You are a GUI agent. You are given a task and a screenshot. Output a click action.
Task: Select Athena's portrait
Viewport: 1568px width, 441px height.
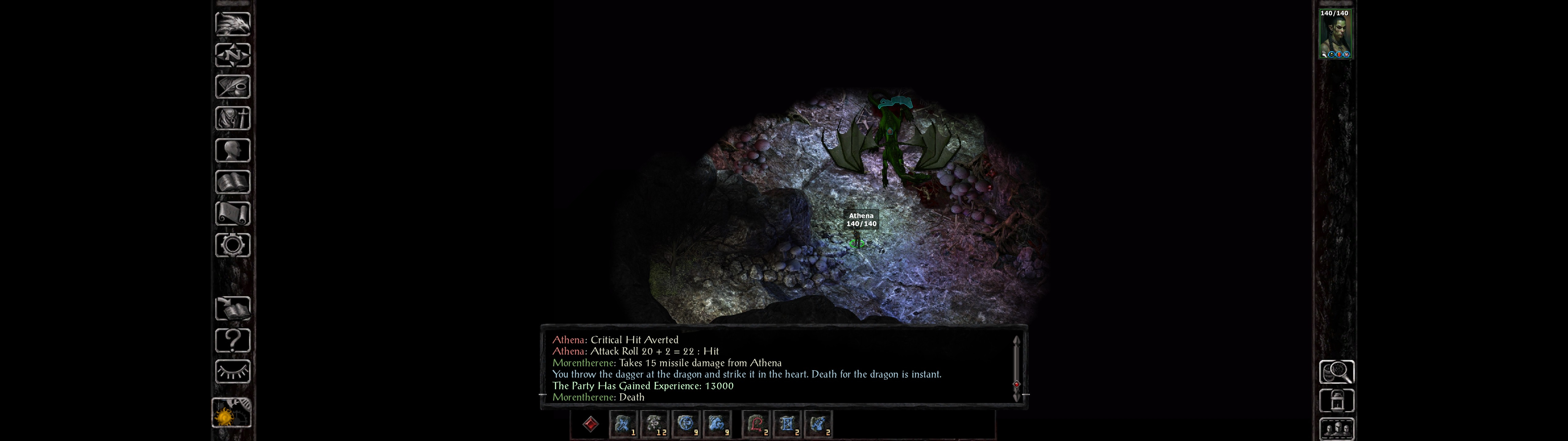click(1334, 34)
